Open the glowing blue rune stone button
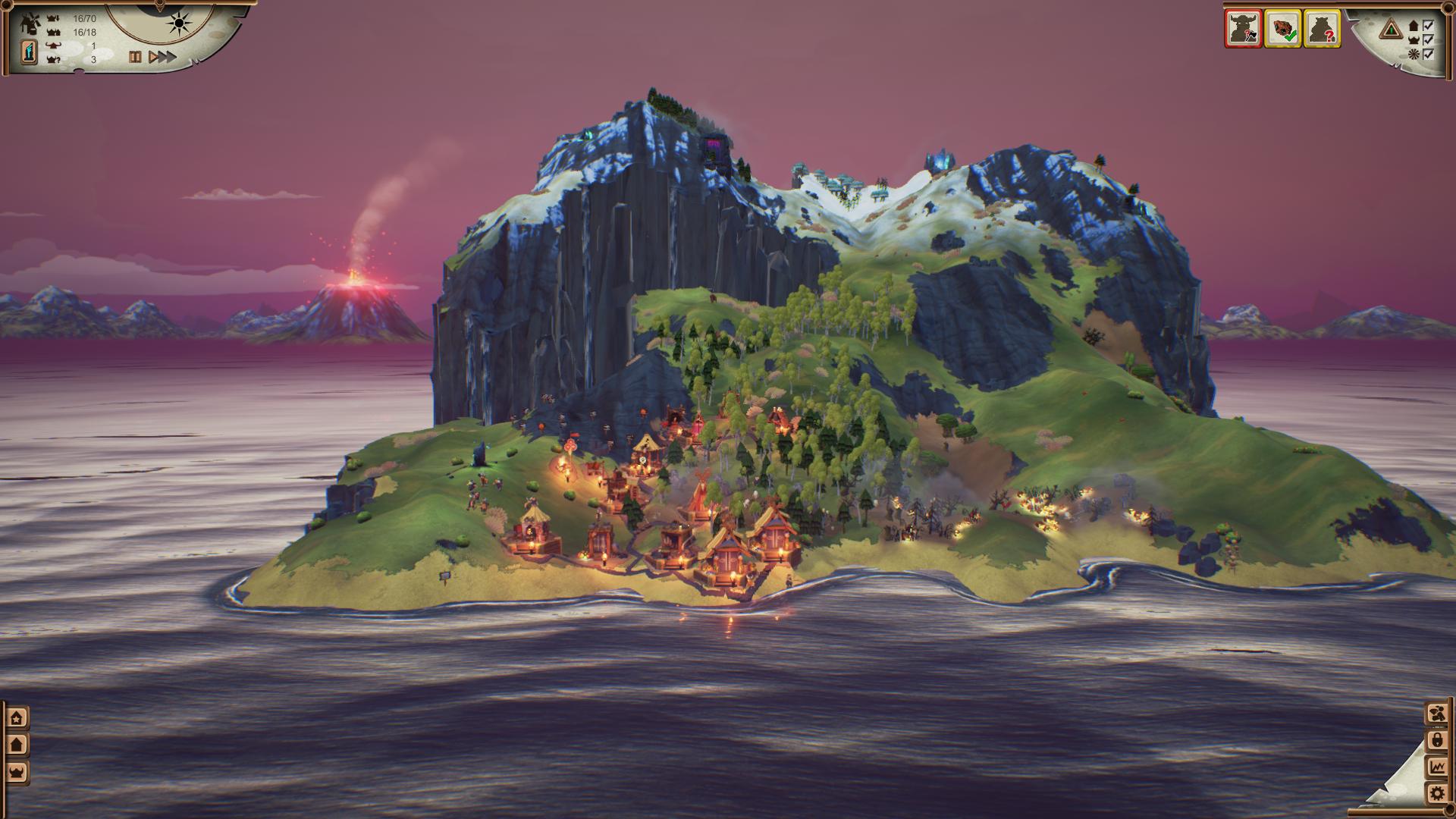1456x819 pixels. click(29, 52)
